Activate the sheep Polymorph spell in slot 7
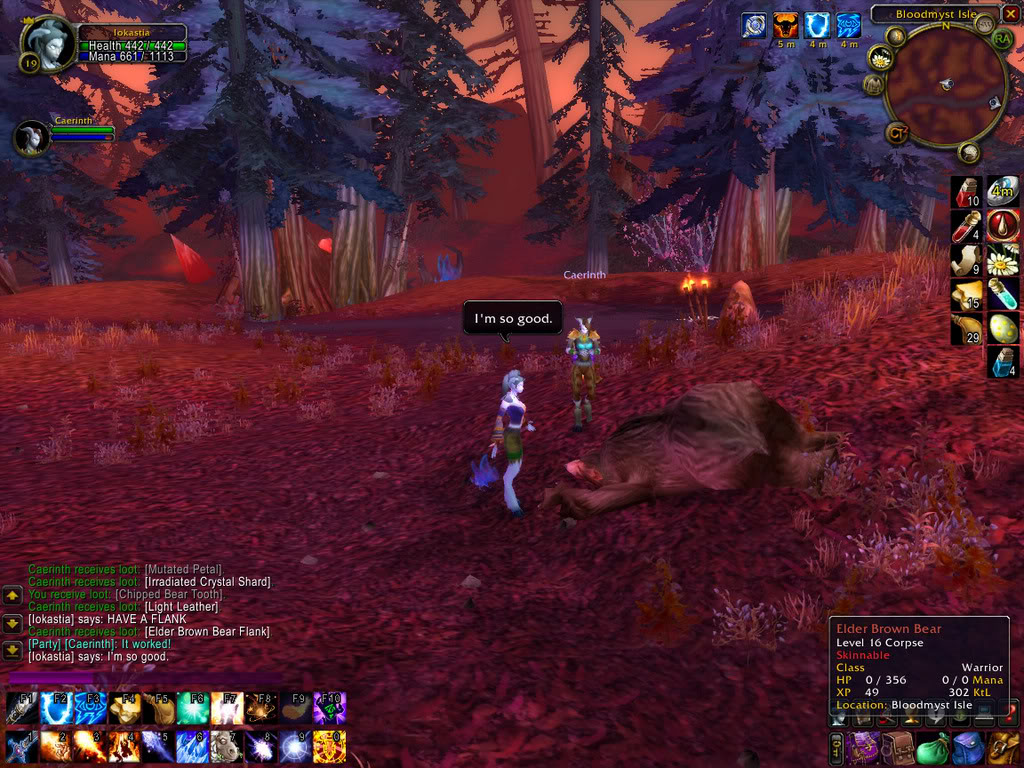Viewport: 1024px width, 768px height. pyautogui.click(x=227, y=746)
